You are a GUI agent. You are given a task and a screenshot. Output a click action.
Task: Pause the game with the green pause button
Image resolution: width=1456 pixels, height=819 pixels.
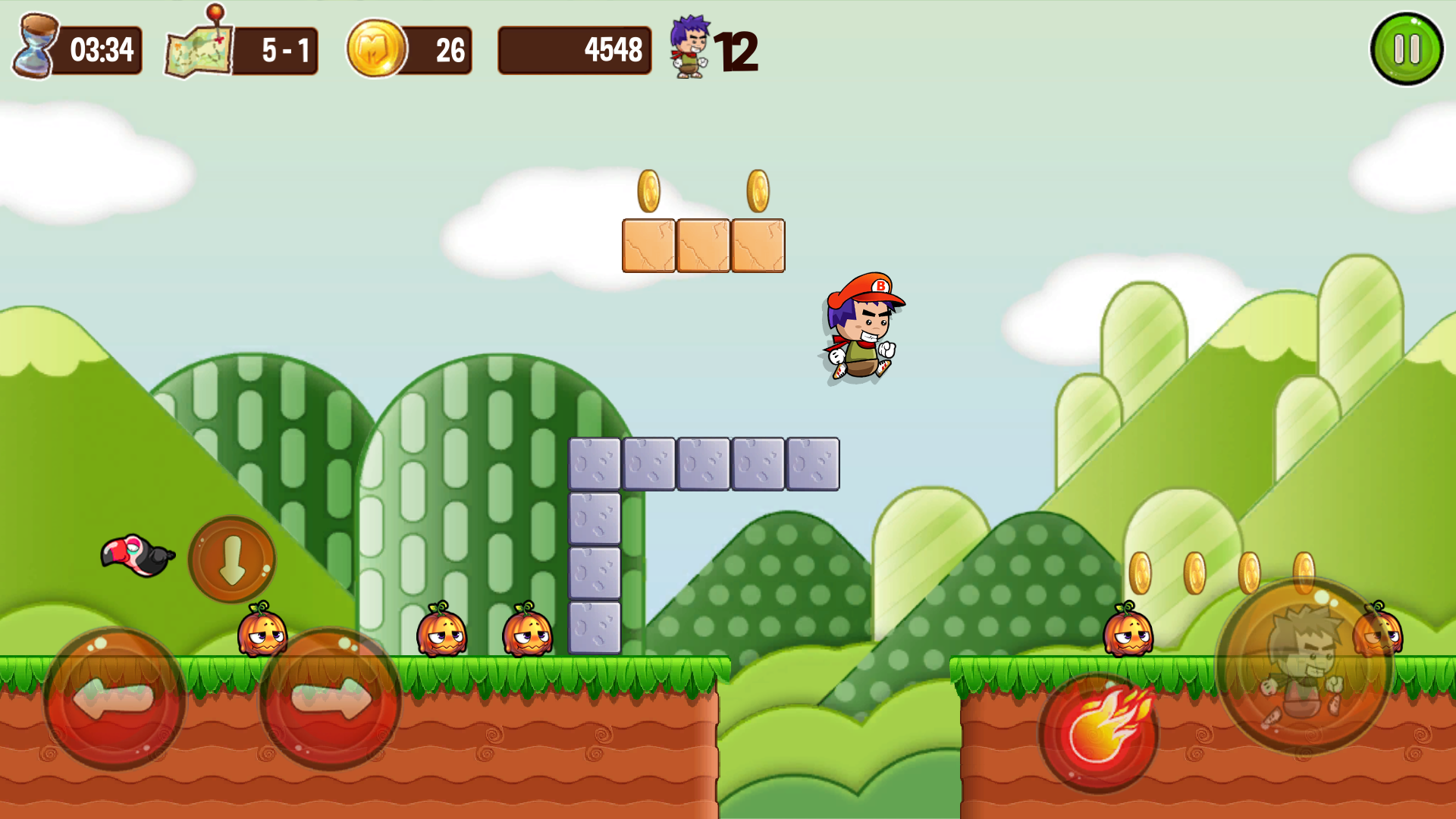pyautogui.click(x=1407, y=47)
